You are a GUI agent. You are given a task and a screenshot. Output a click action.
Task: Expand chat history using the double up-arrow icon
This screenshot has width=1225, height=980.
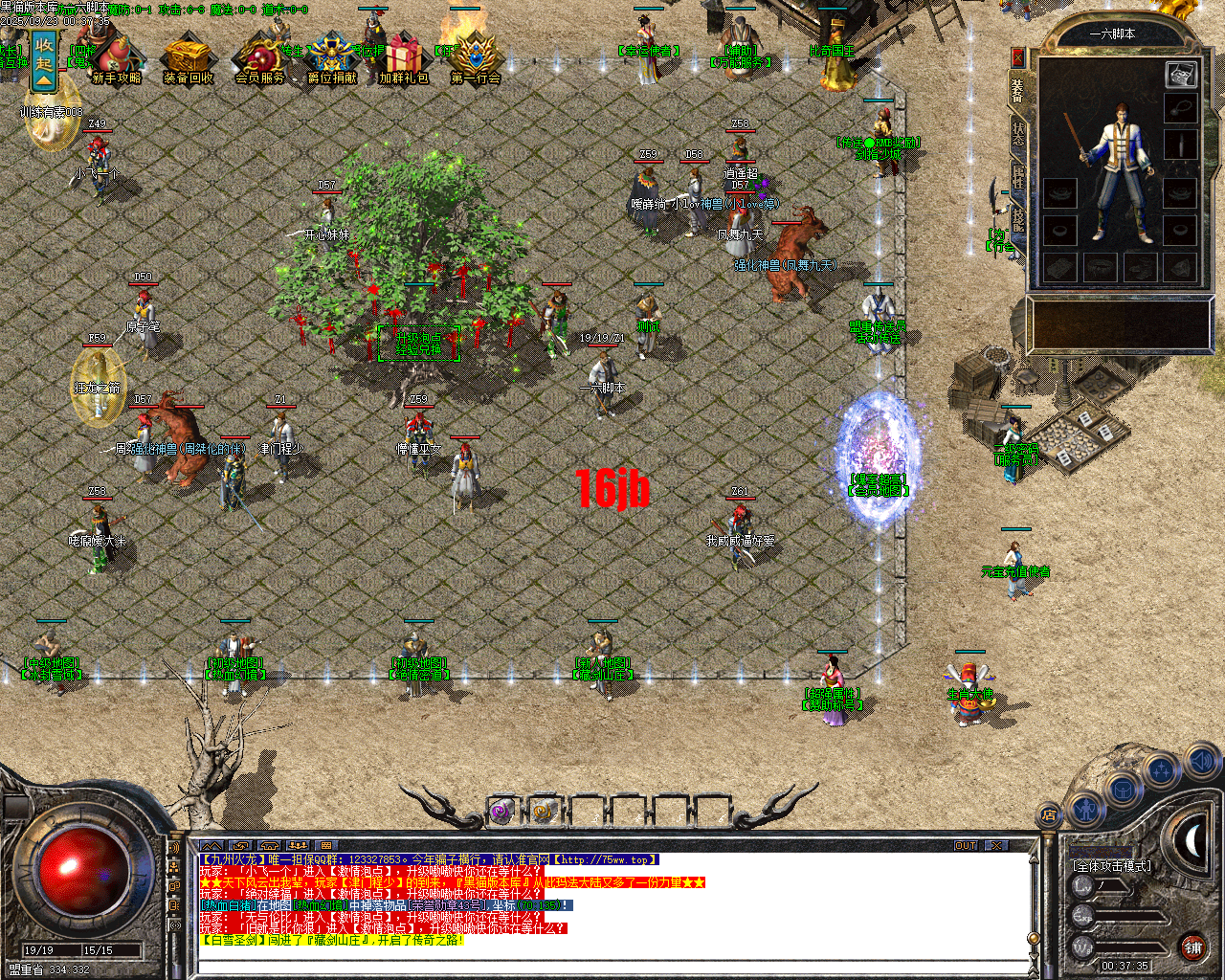212,847
